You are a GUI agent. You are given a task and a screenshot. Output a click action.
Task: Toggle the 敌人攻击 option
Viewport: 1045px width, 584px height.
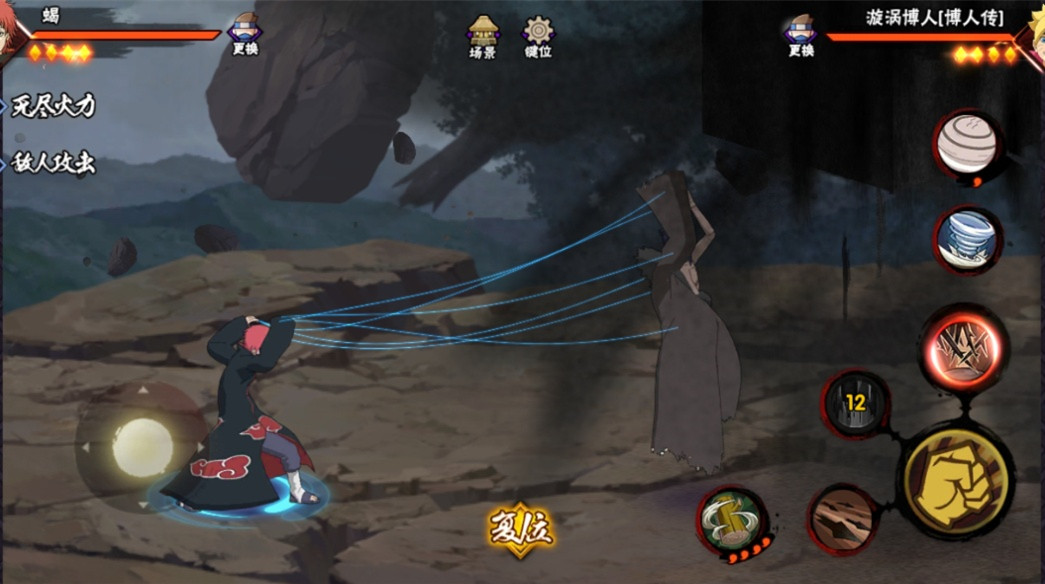click(x=52, y=164)
